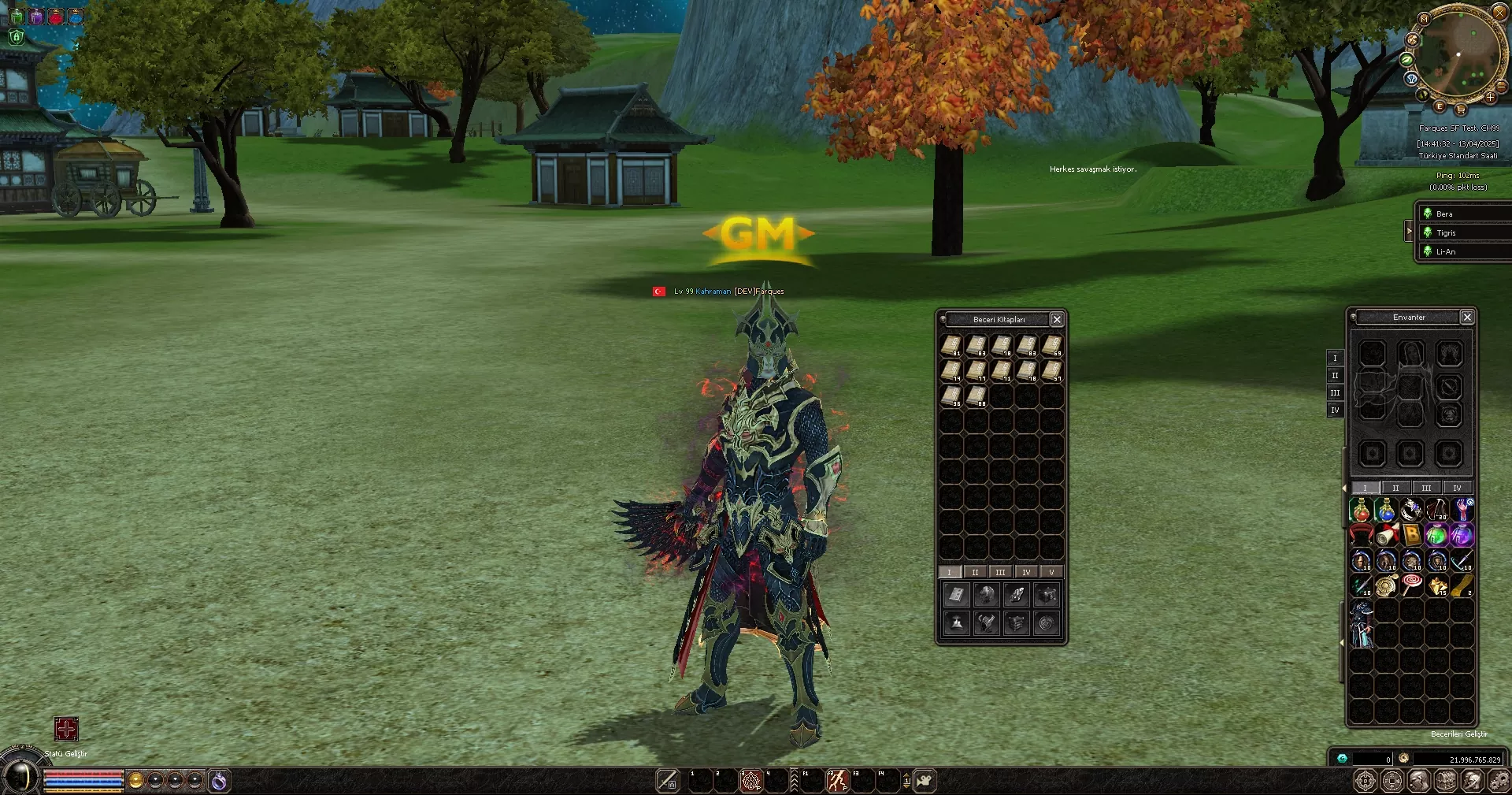Open tab IV of the Envanter panel
The image size is (1512, 795).
pos(1458,488)
